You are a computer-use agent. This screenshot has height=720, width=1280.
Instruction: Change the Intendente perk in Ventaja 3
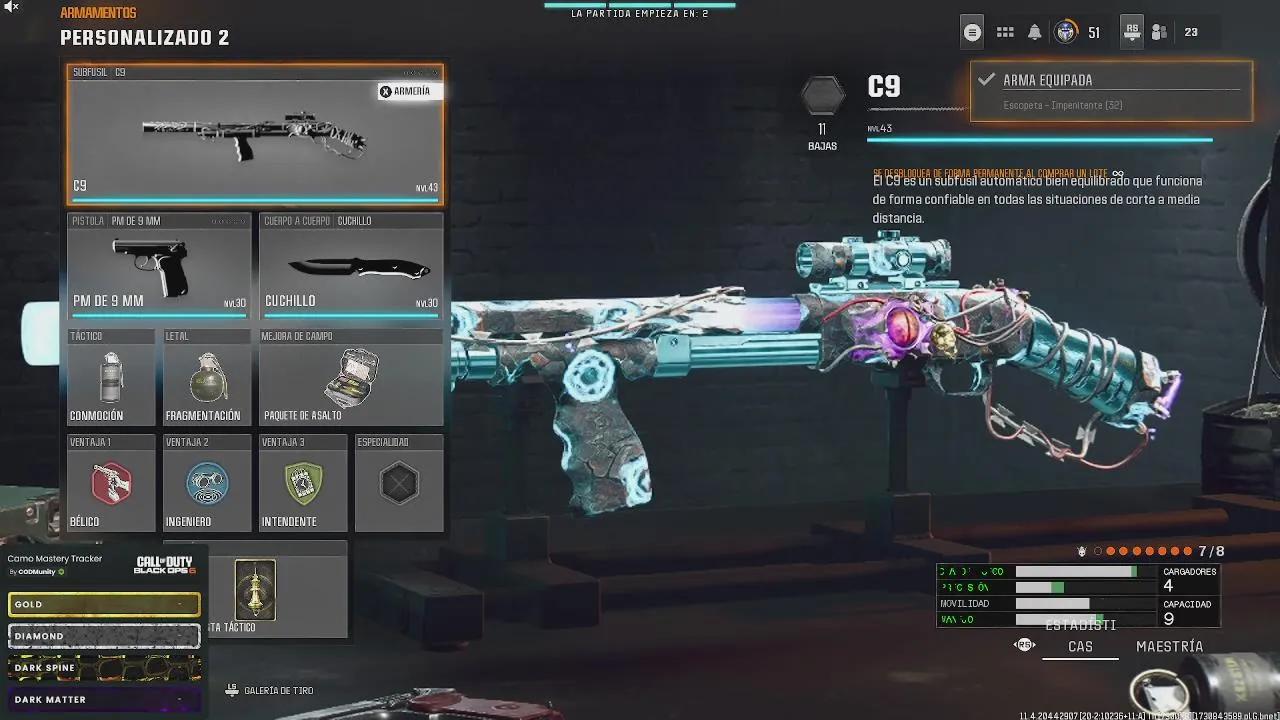coord(303,485)
